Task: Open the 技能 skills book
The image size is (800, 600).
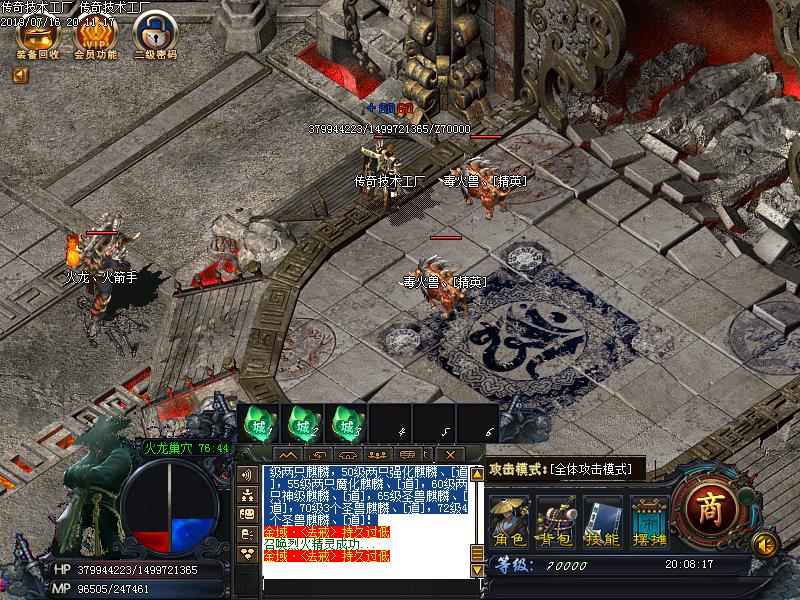Action: pos(602,522)
